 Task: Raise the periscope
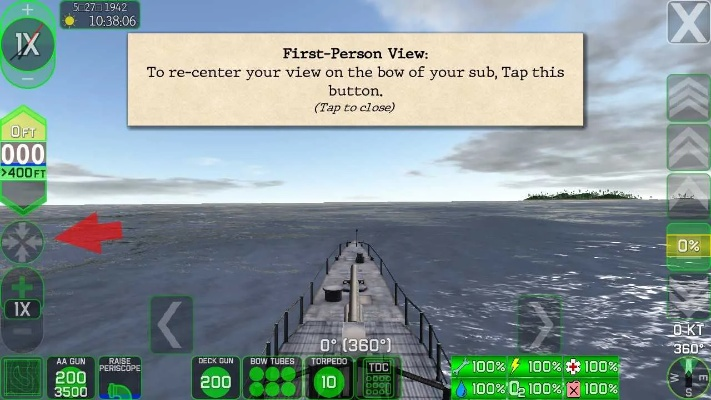click(120, 378)
